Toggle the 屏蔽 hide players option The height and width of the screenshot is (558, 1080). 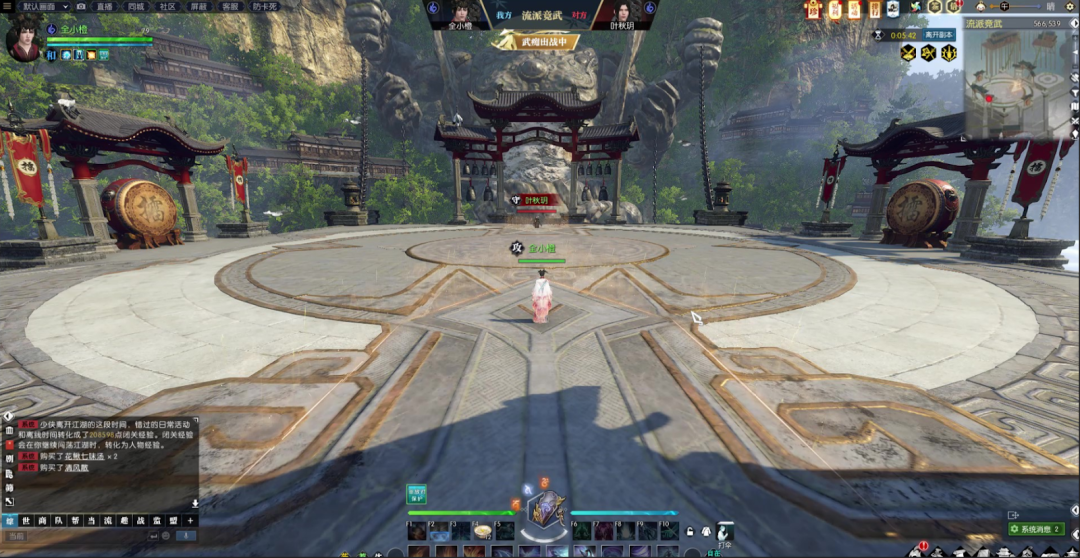pos(199,6)
